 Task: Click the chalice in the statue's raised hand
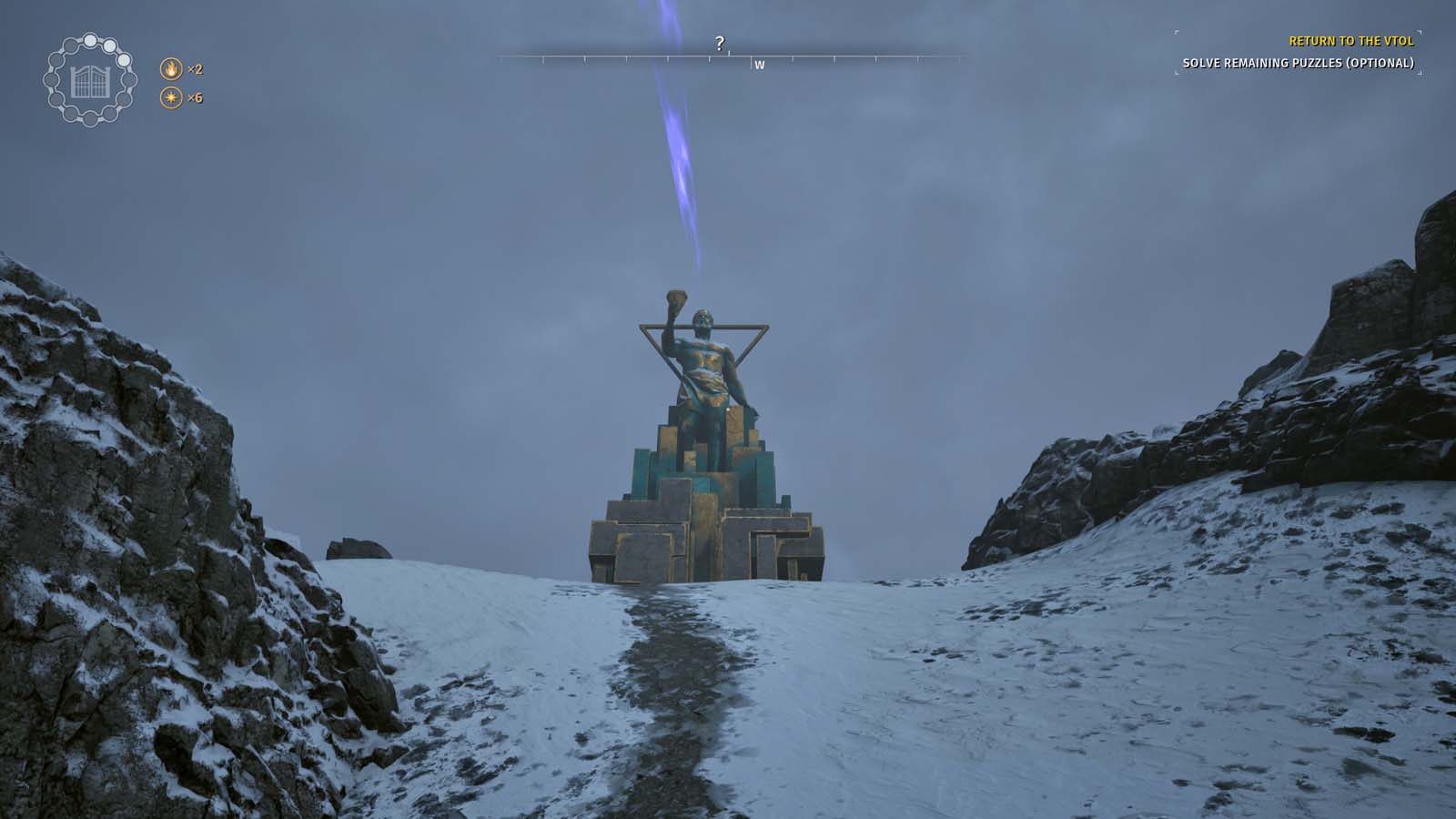pyautogui.click(x=675, y=298)
